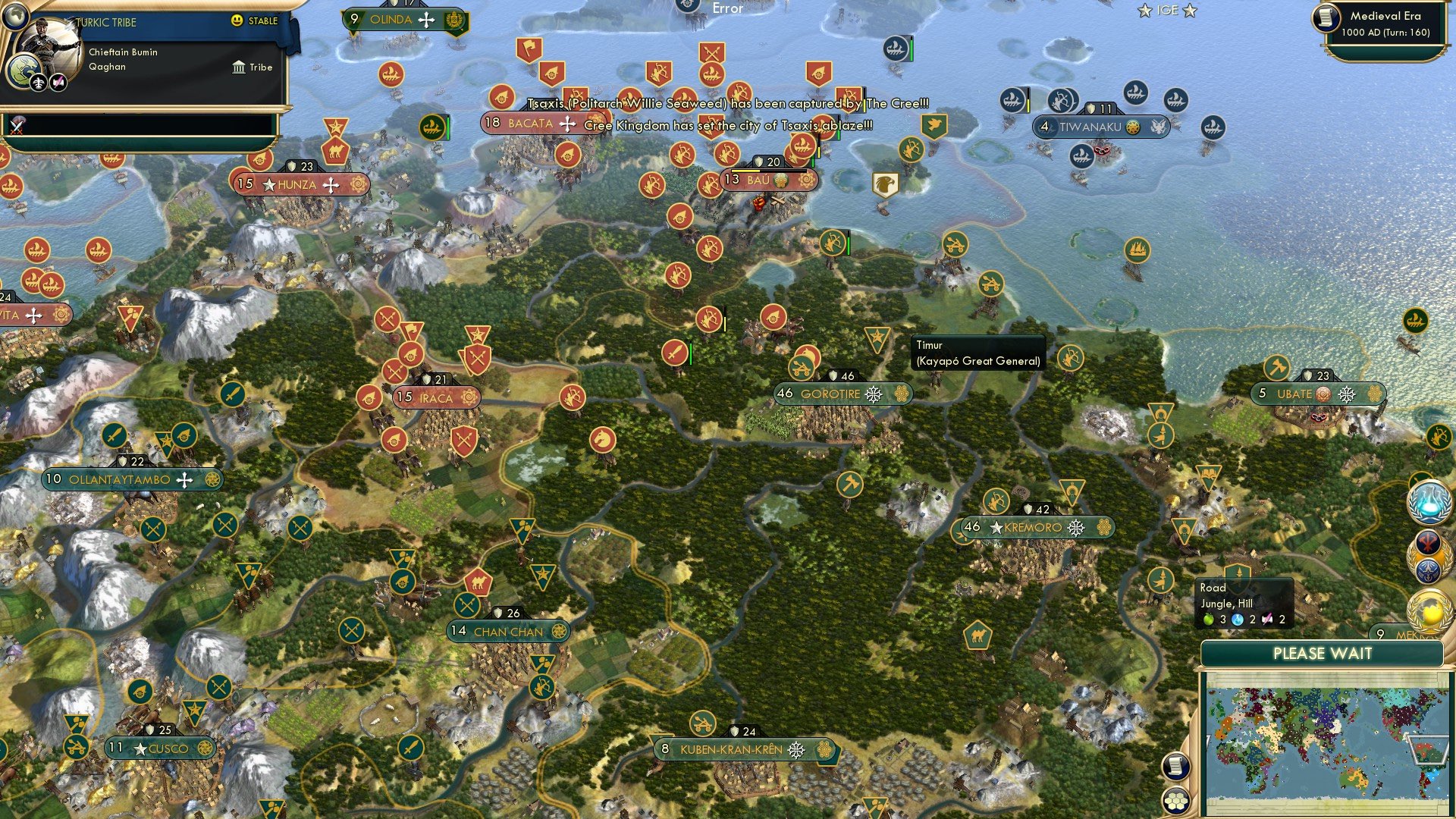Toggle strategic view with the plane icon
Screen dimensions: 1456x819
(x=37, y=83)
